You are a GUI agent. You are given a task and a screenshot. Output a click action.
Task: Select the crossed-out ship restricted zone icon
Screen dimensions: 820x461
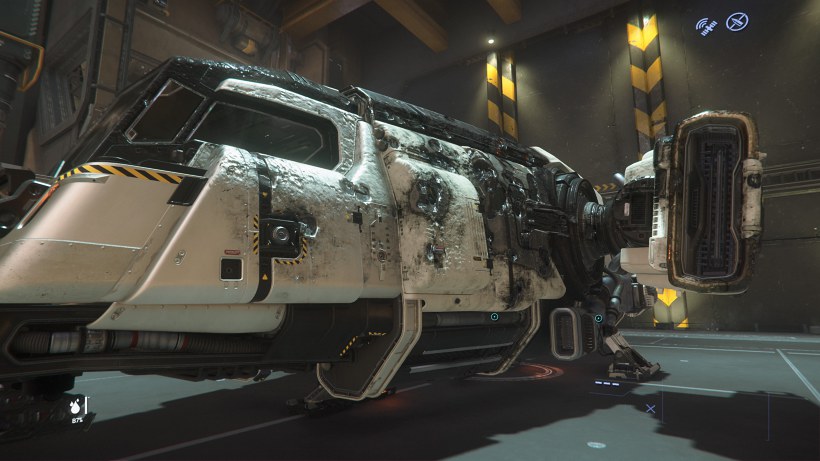coord(737,21)
